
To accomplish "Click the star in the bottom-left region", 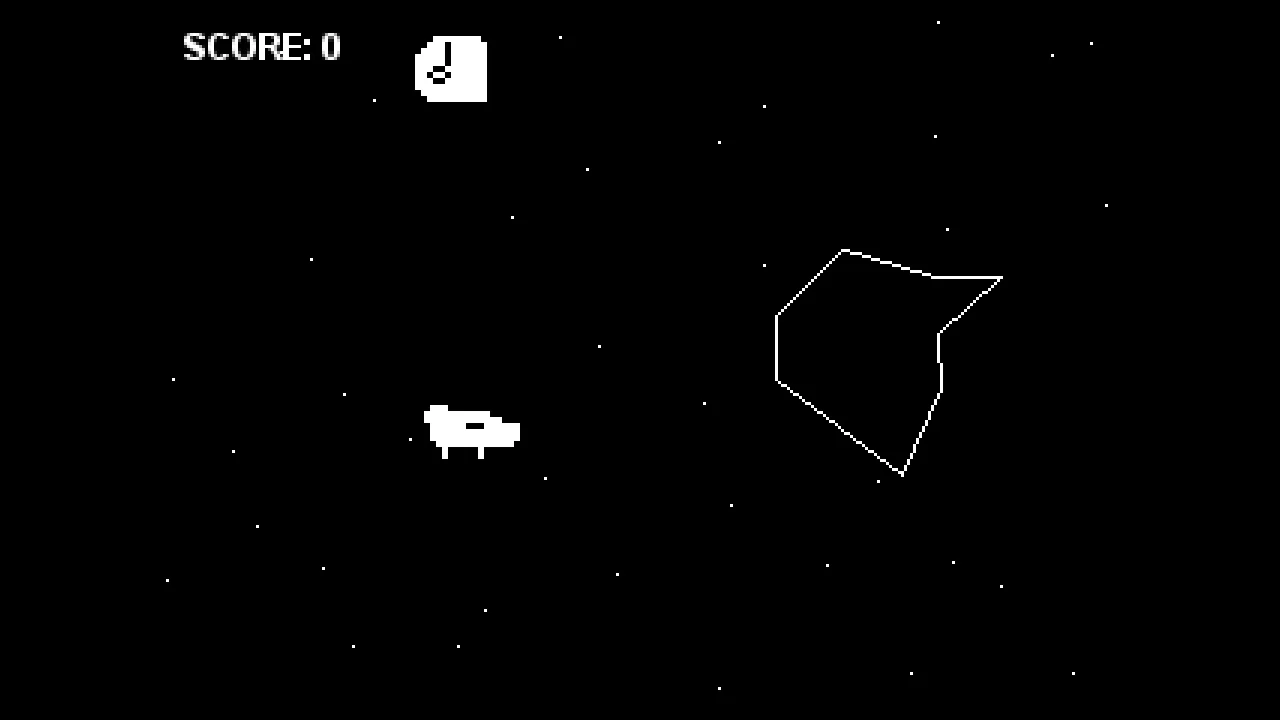I will 165,580.
